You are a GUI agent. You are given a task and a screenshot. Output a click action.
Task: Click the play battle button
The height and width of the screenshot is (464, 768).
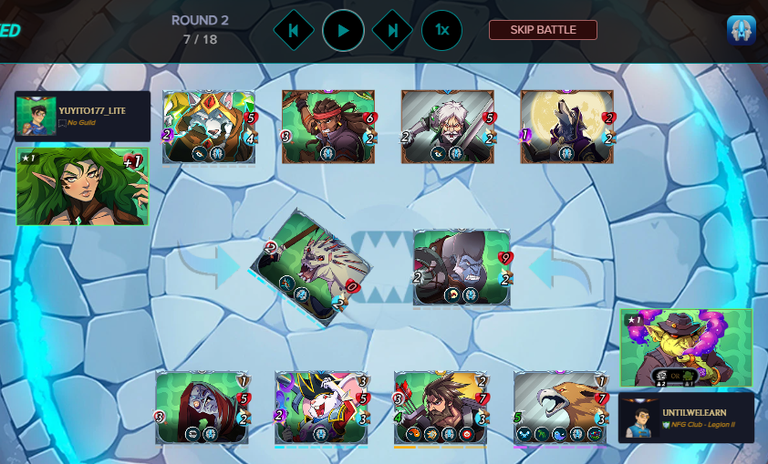pos(343,30)
